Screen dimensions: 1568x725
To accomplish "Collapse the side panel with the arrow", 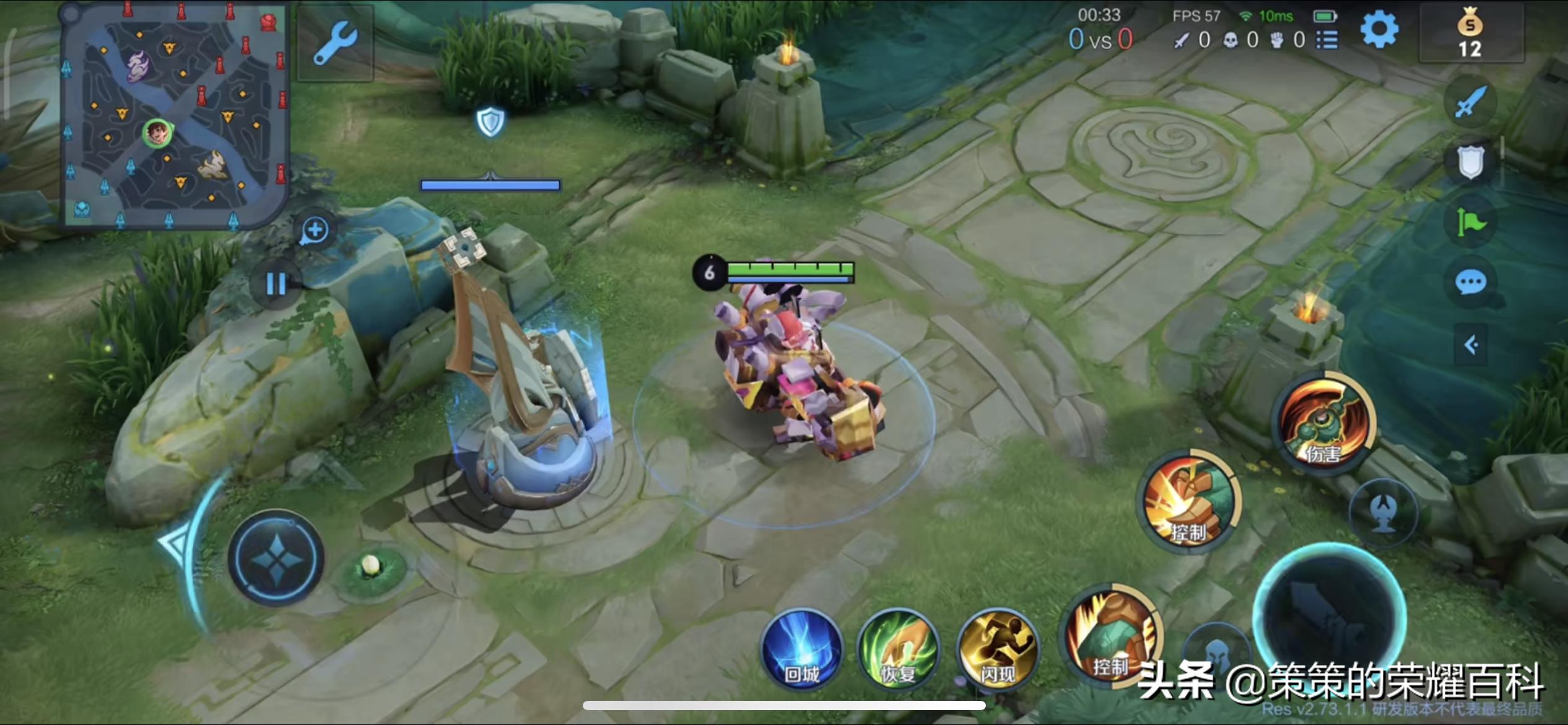I will click(x=1471, y=345).
